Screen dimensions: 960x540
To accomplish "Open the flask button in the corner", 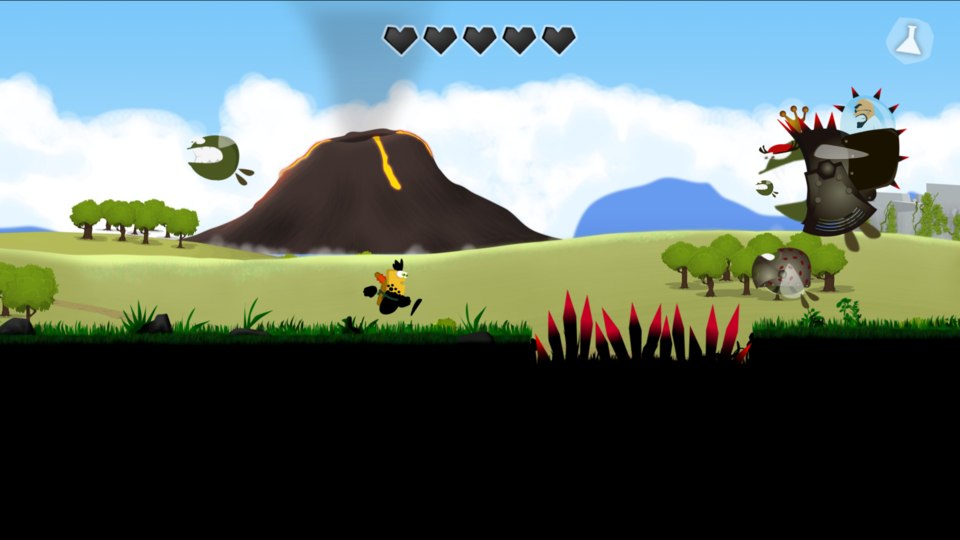I will [909, 41].
